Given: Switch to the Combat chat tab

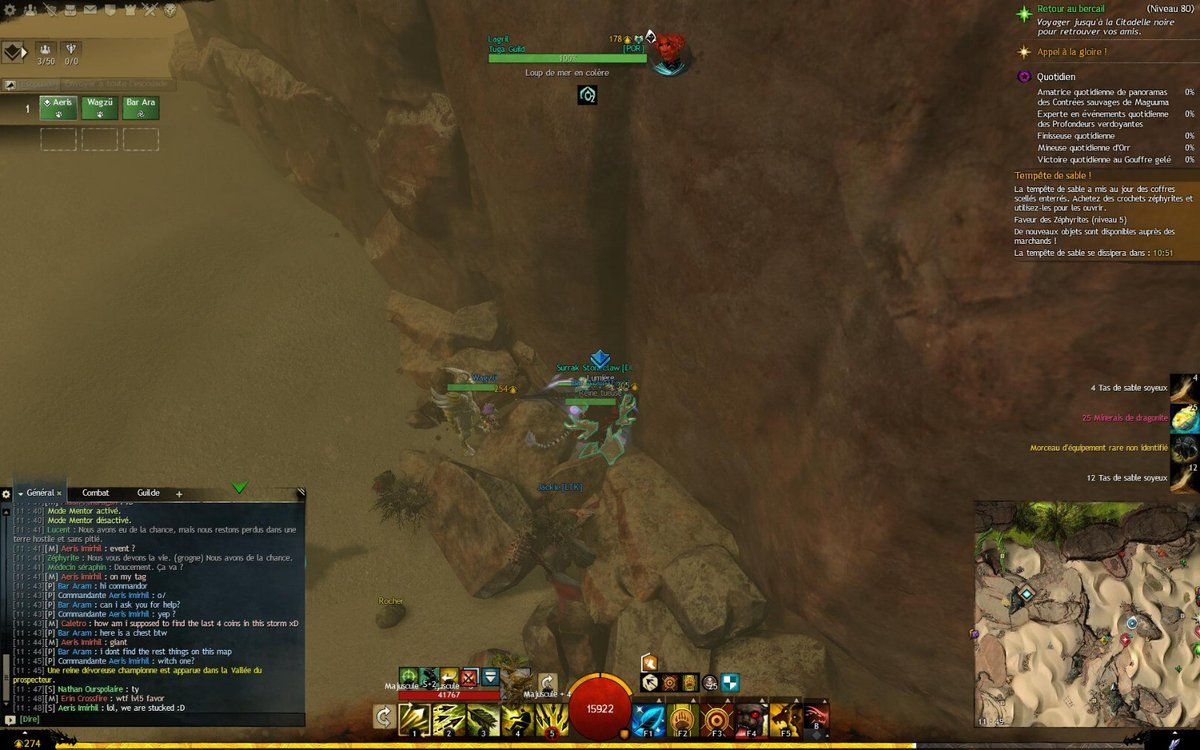Looking at the screenshot, I should point(96,493).
